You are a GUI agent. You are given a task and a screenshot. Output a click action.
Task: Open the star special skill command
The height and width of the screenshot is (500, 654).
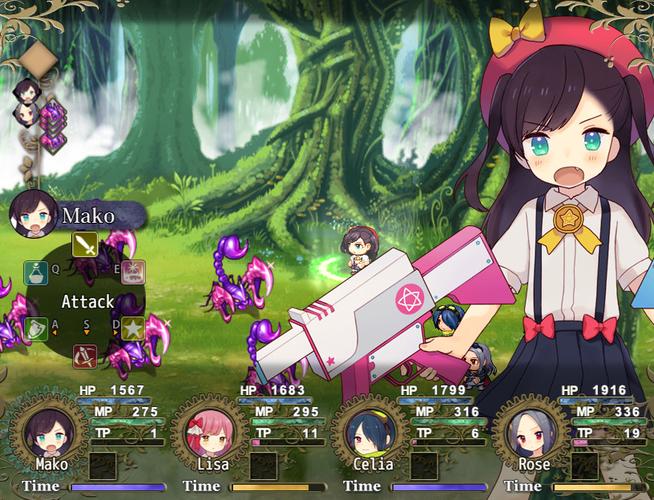tap(133, 327)
